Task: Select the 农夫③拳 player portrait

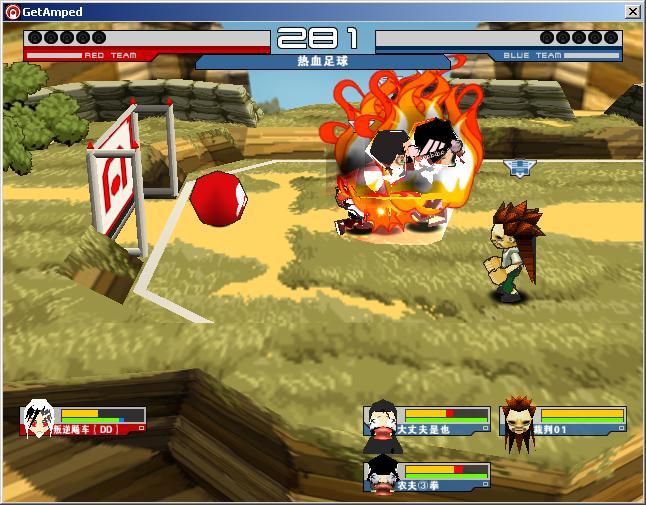Action: [381, 473]
